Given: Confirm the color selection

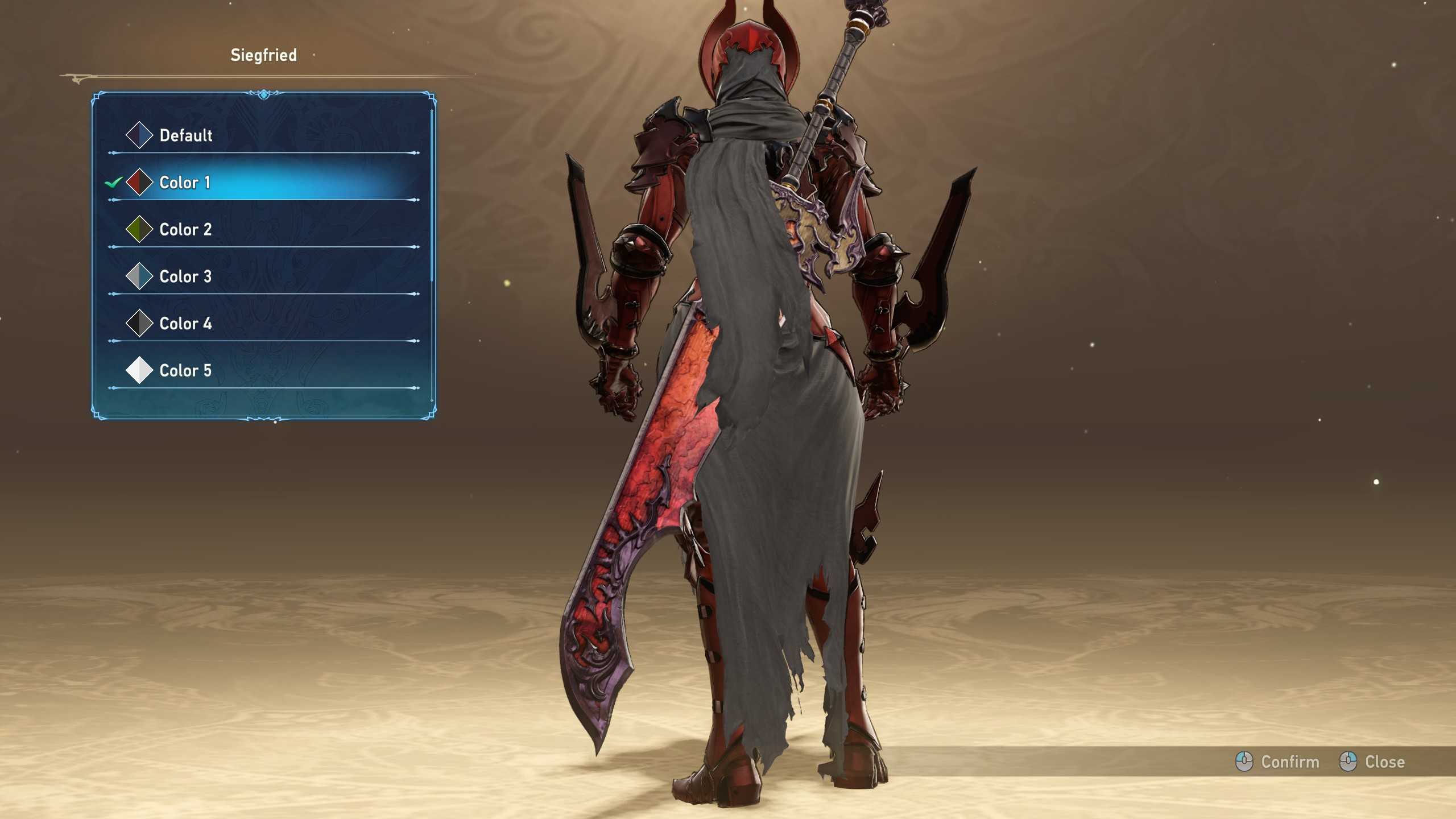Looking at the screenshot, I should 1277,762.
